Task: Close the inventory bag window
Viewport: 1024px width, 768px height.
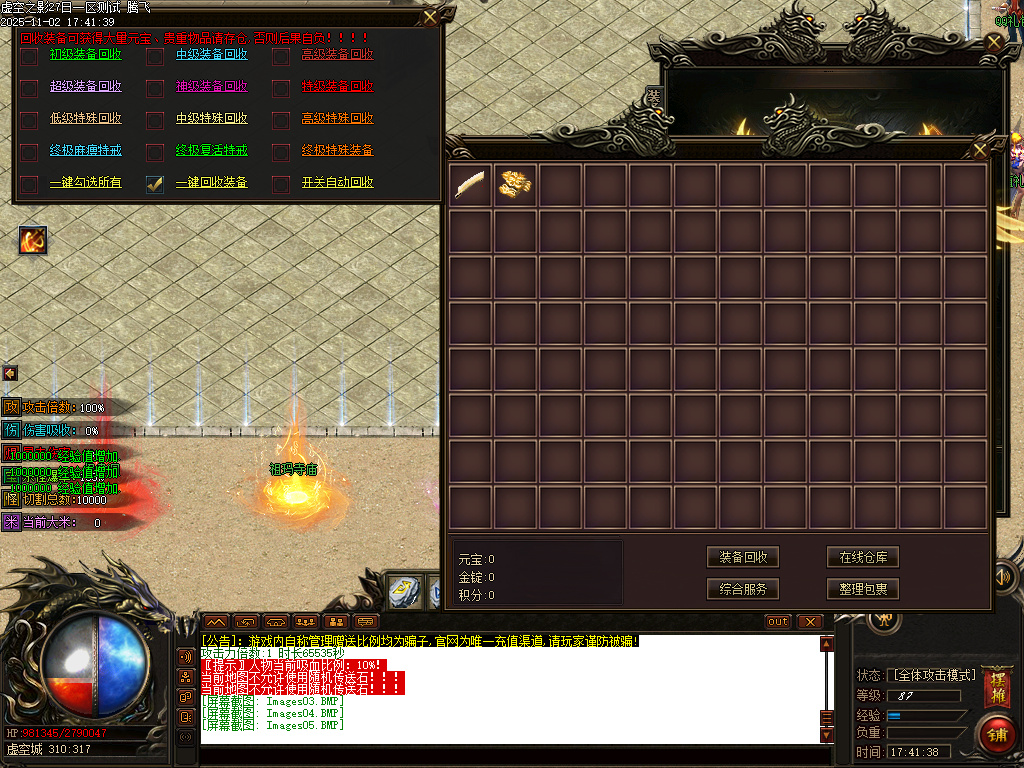Action: [x=980, y=150]
